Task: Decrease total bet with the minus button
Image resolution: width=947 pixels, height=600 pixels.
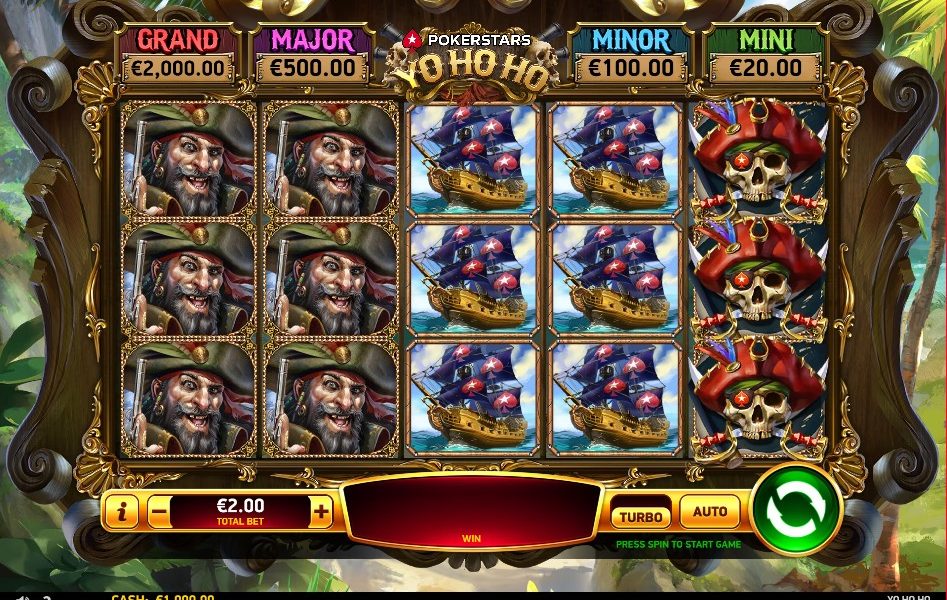Action: 159,512
